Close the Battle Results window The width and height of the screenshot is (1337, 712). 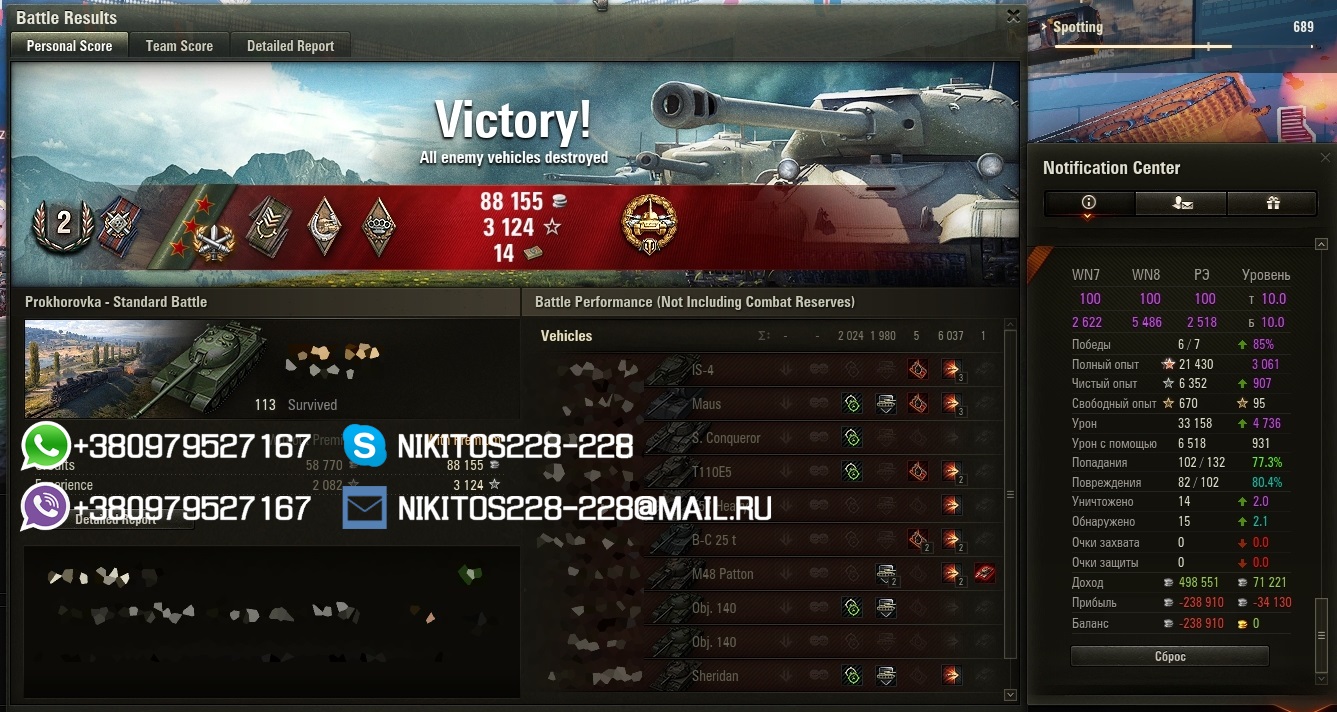coord(1013,16)
